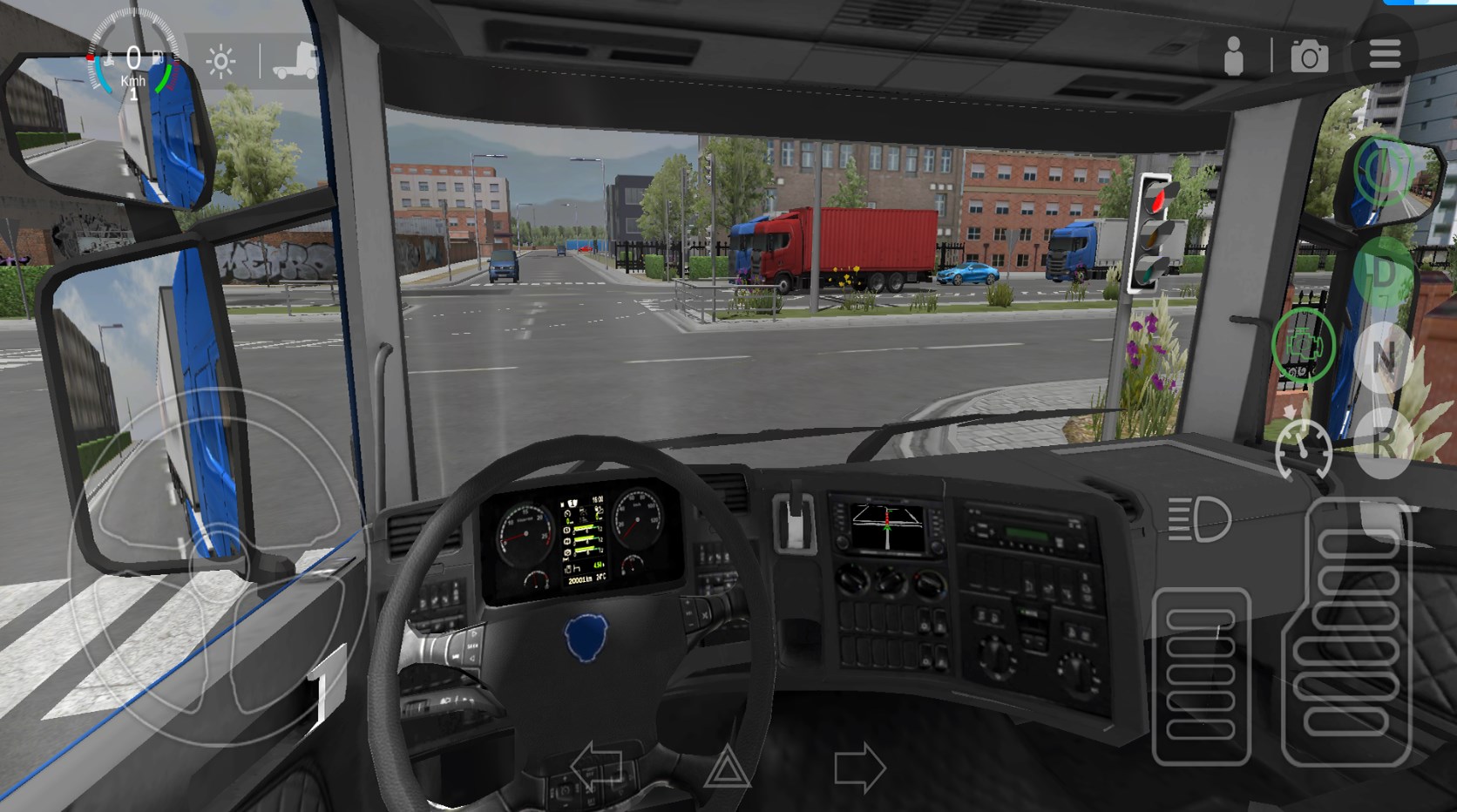Viewport: 1457px width, 812px height.
Task: Tap the green engine icon button
Action: click(1304, 346)
